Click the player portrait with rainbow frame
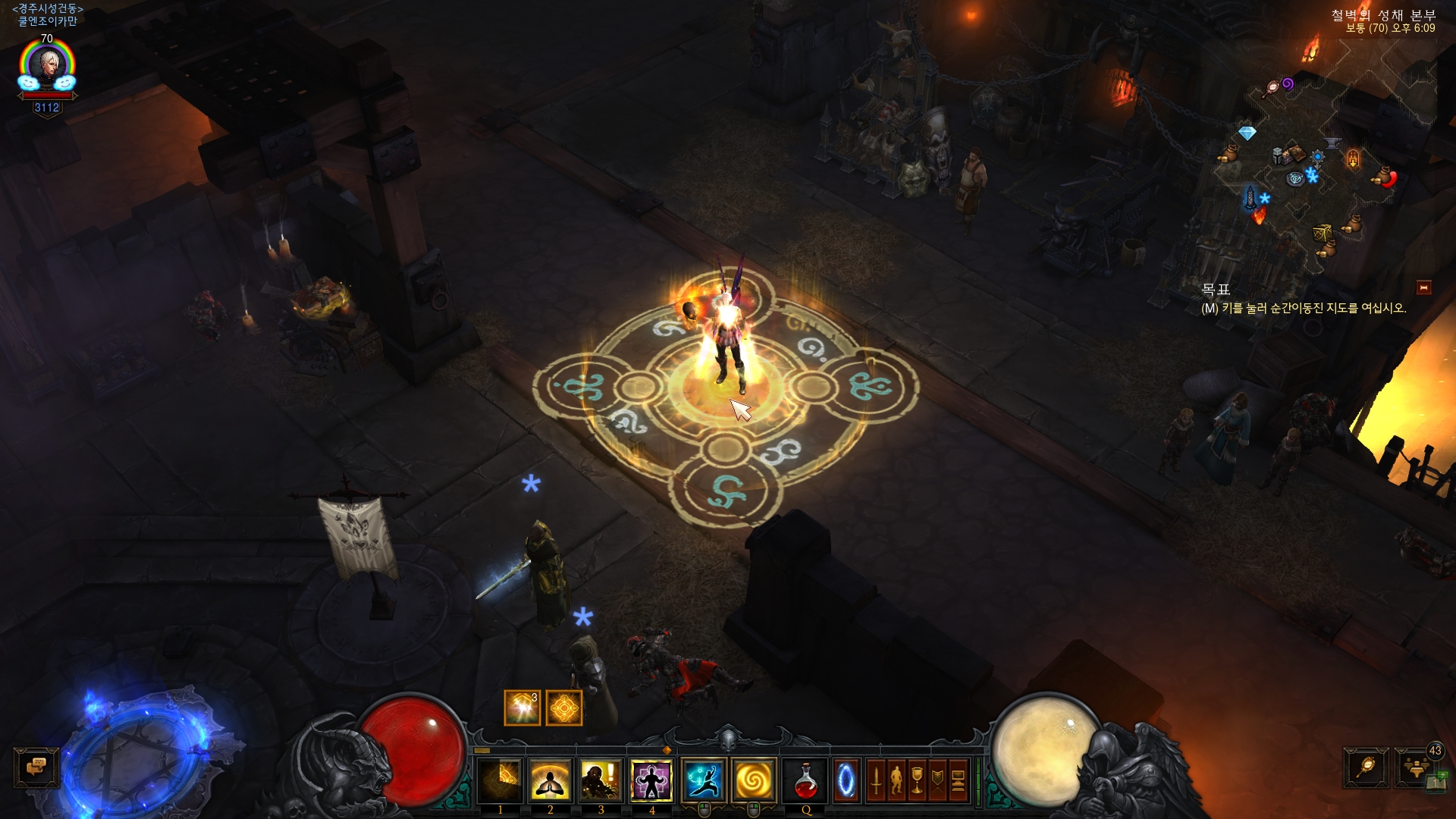The image size is (1456, 819). [x=47, y=67]
